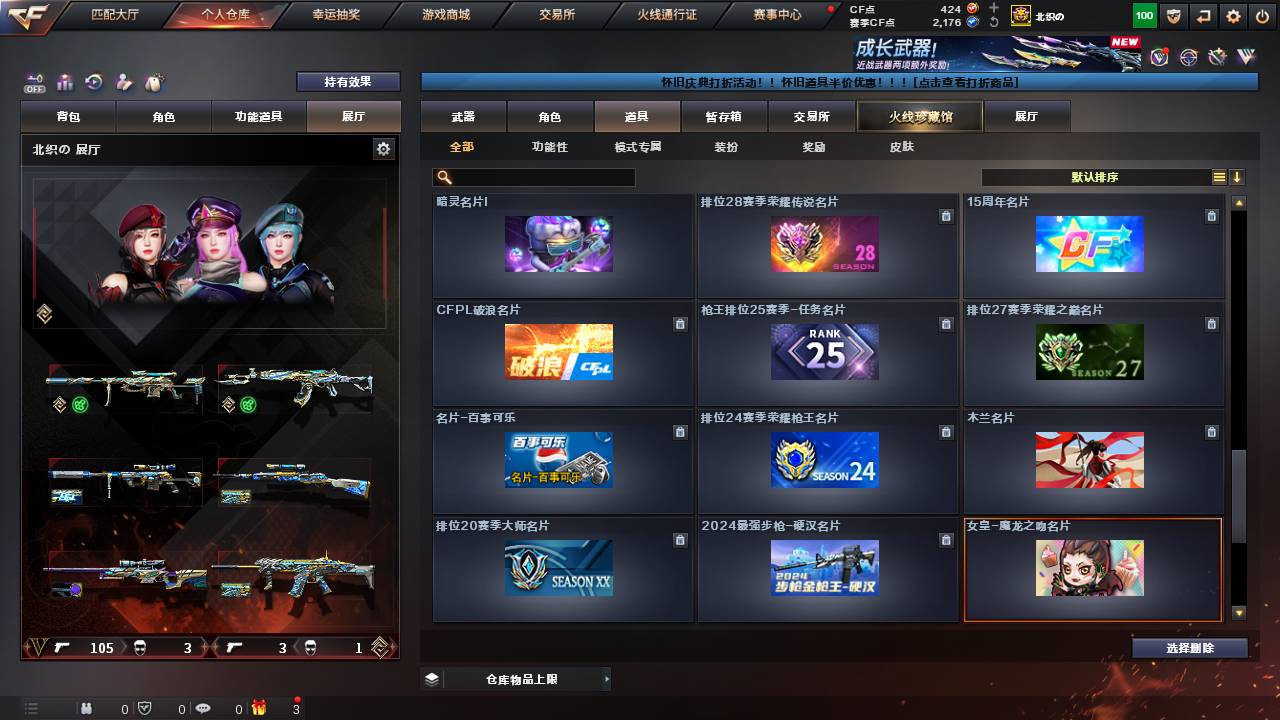Click the power/exit icon at top right
This screenshot has height=720, width=1280.
1261,16
